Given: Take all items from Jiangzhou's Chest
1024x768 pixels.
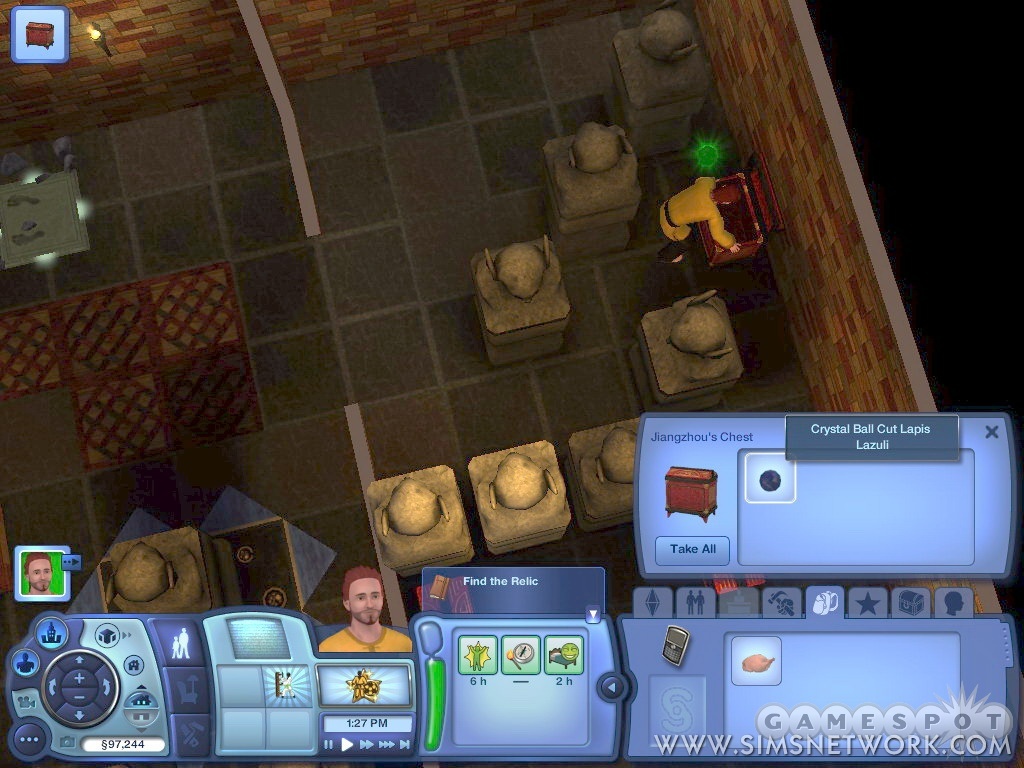Looking at the screenshot, I should [x=692, y=549].
